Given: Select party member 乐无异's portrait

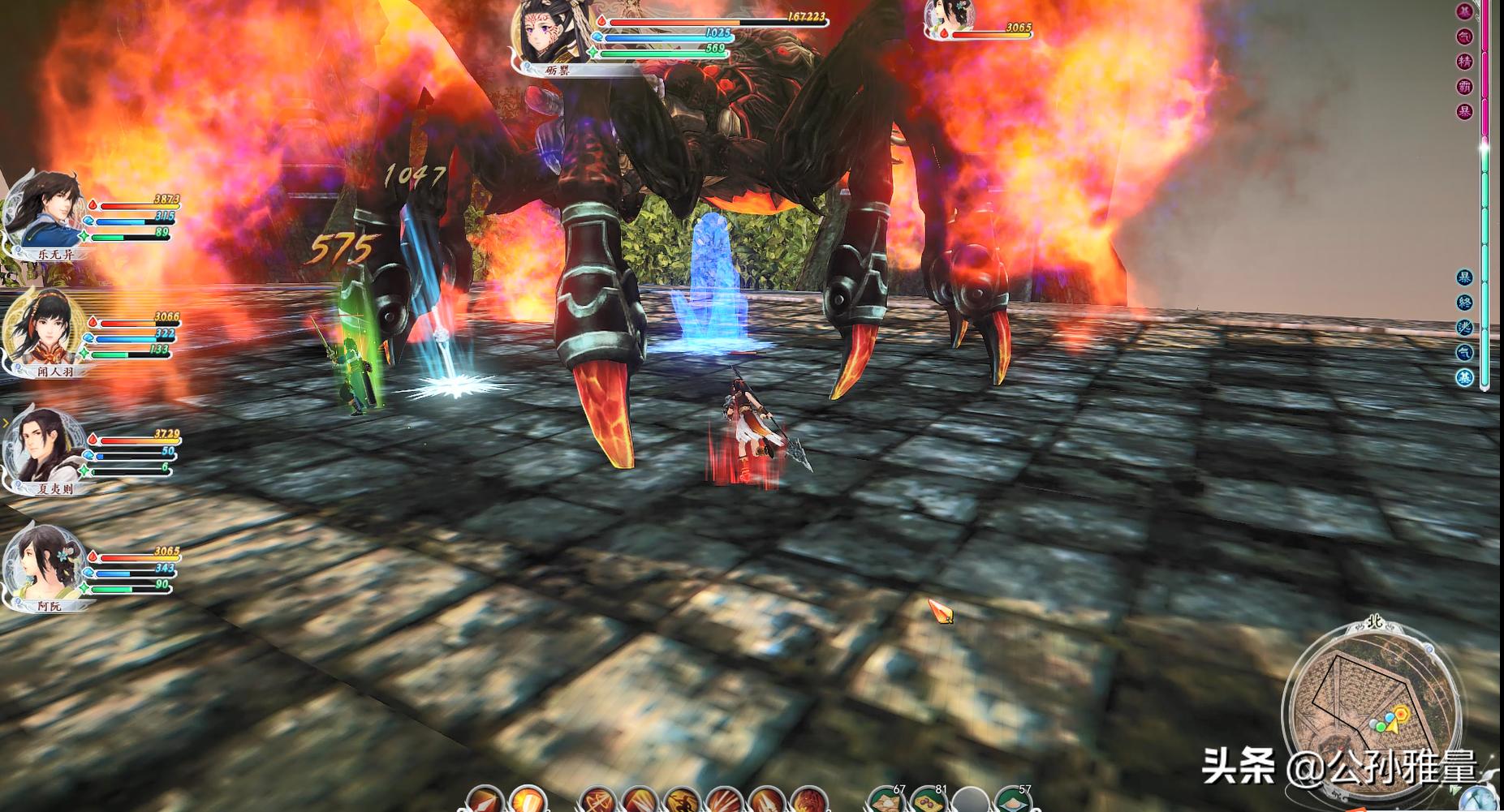Looking at the screenshot, I should [45, 209].
